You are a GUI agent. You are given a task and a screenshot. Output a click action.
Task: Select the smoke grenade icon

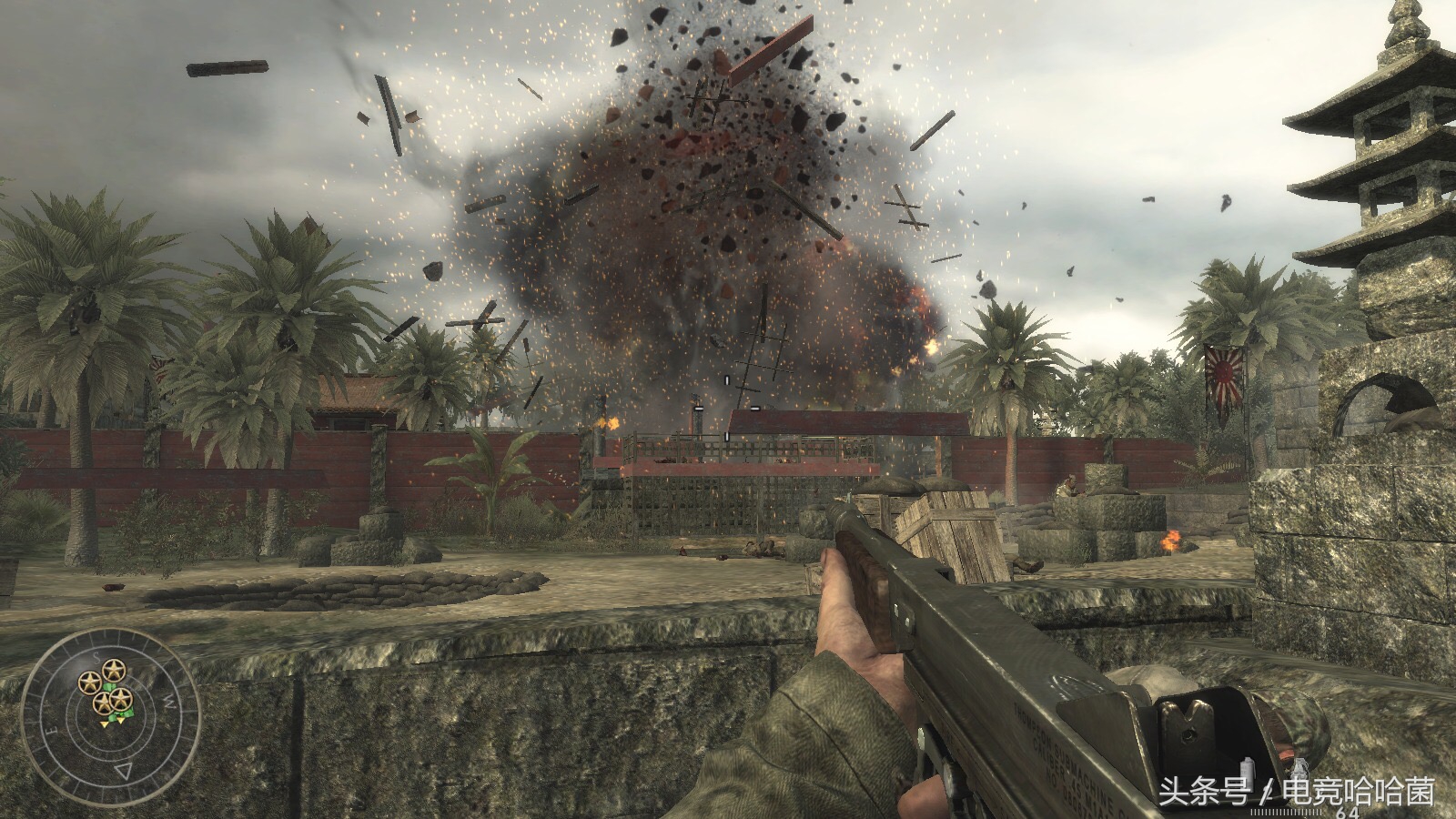[1248, 771]
